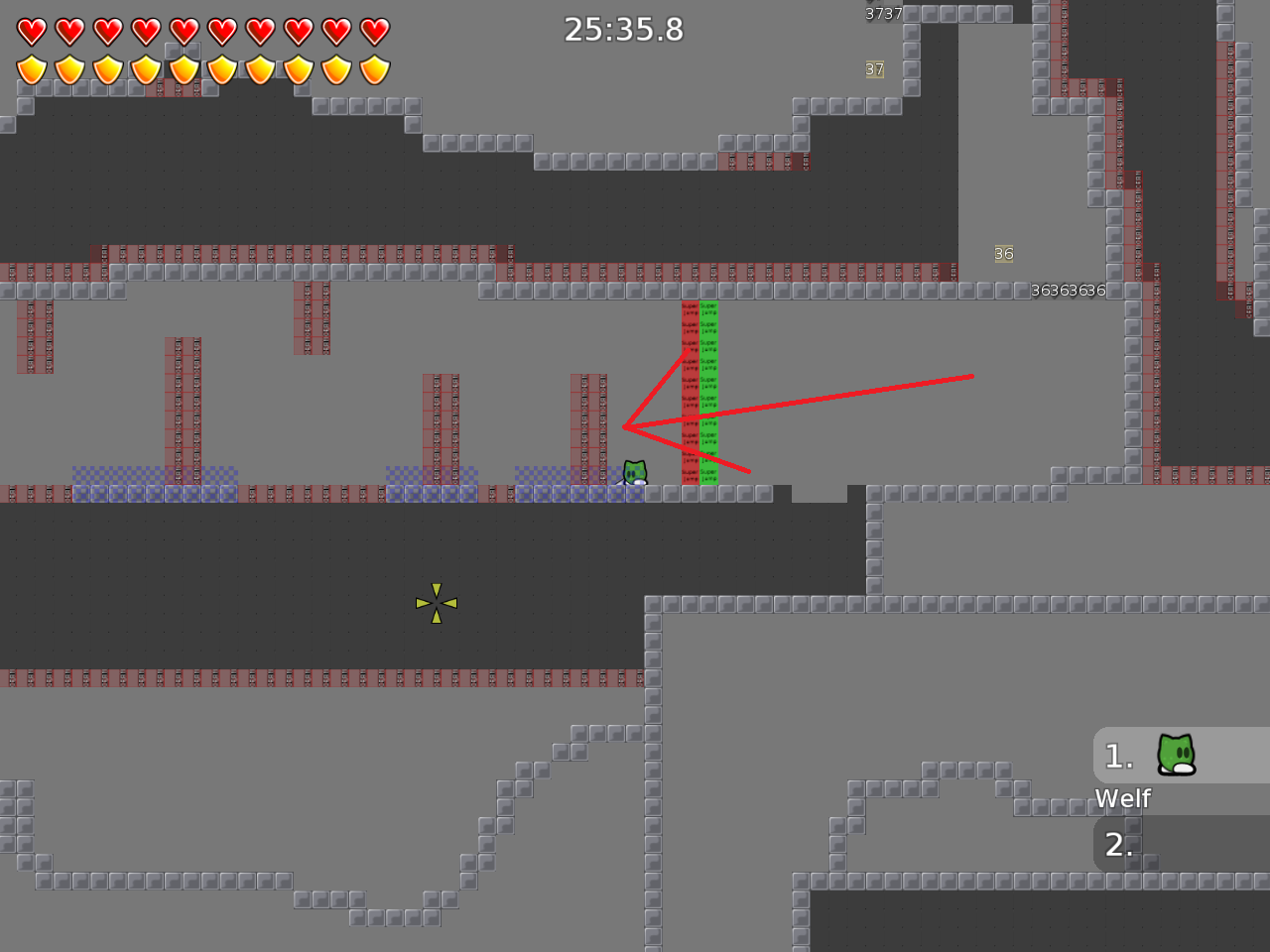1270x952 pixels.
Task: Click the last heart in the health bar
Action: coord(373,31)
